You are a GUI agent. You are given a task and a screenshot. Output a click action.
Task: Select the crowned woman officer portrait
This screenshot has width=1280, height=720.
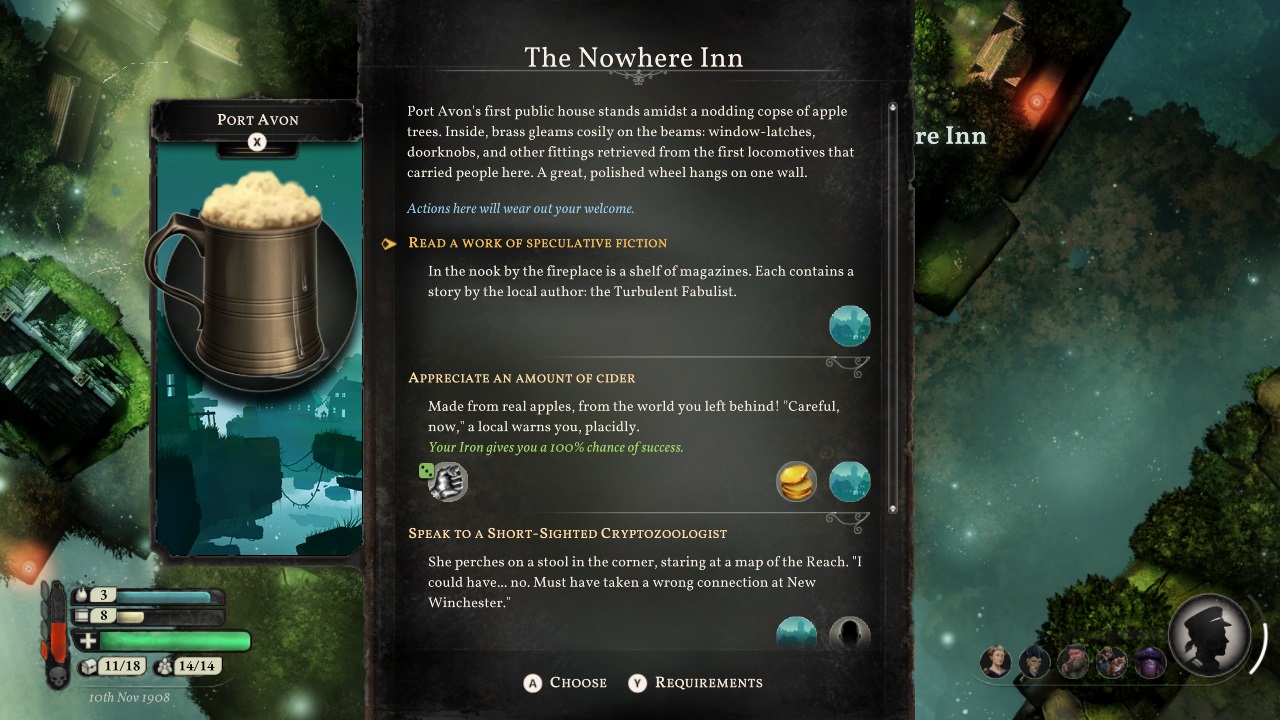(995, 662)
